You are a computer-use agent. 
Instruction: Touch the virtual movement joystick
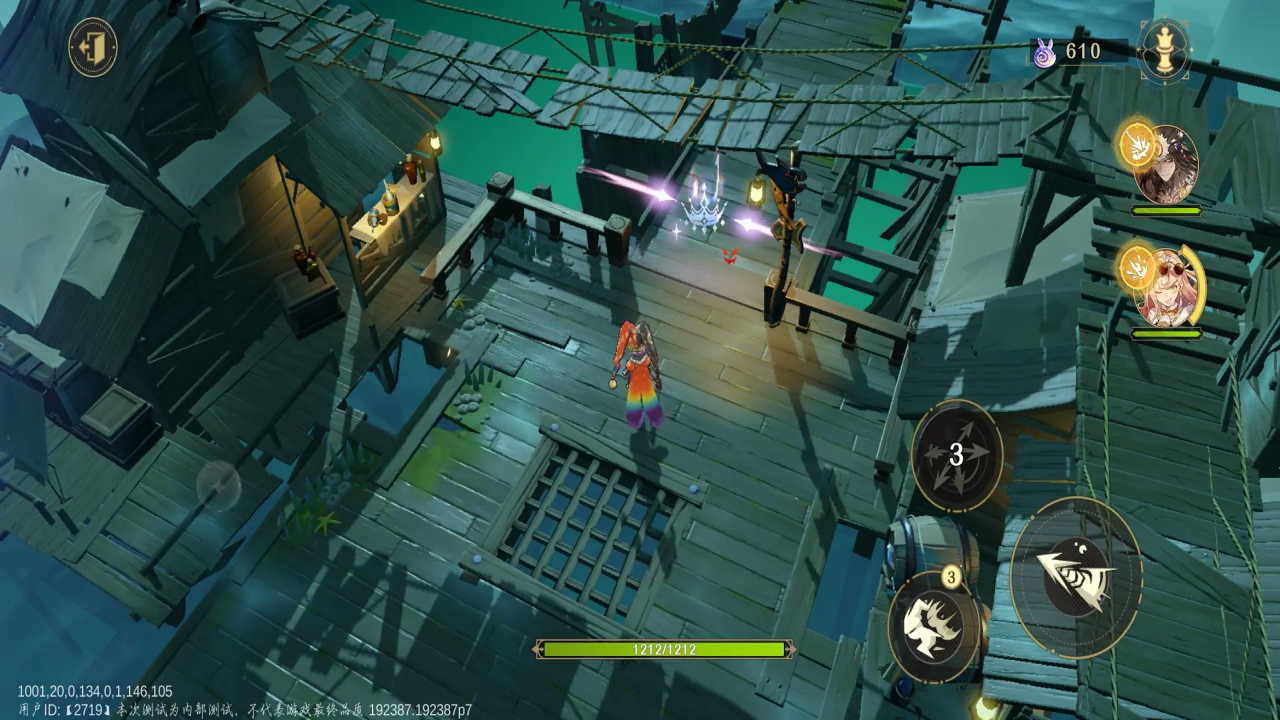click(x=219, y=486)
